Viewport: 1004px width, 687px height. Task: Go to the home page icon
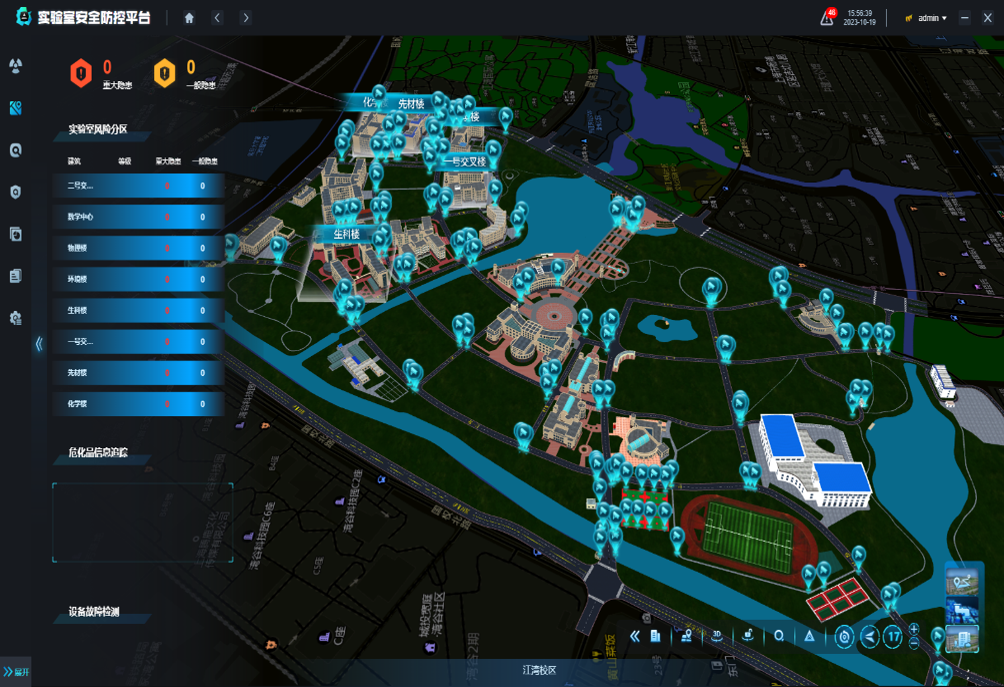point(189,18)
